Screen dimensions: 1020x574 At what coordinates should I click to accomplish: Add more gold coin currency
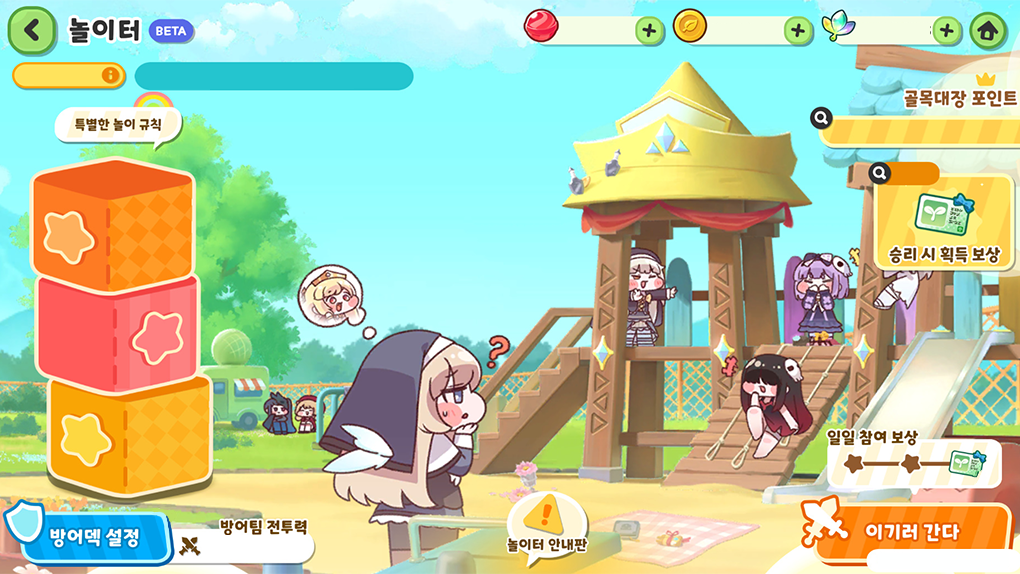797,30
